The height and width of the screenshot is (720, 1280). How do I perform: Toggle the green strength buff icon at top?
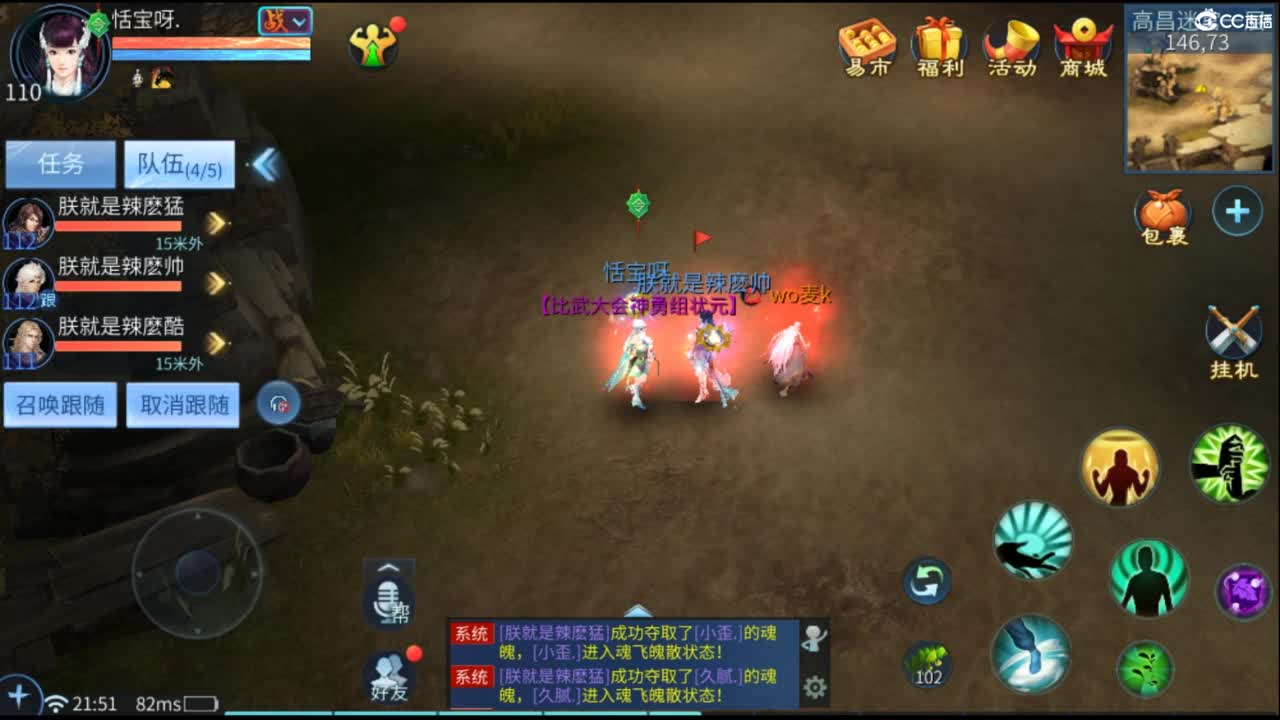click(x=375, y=45)
